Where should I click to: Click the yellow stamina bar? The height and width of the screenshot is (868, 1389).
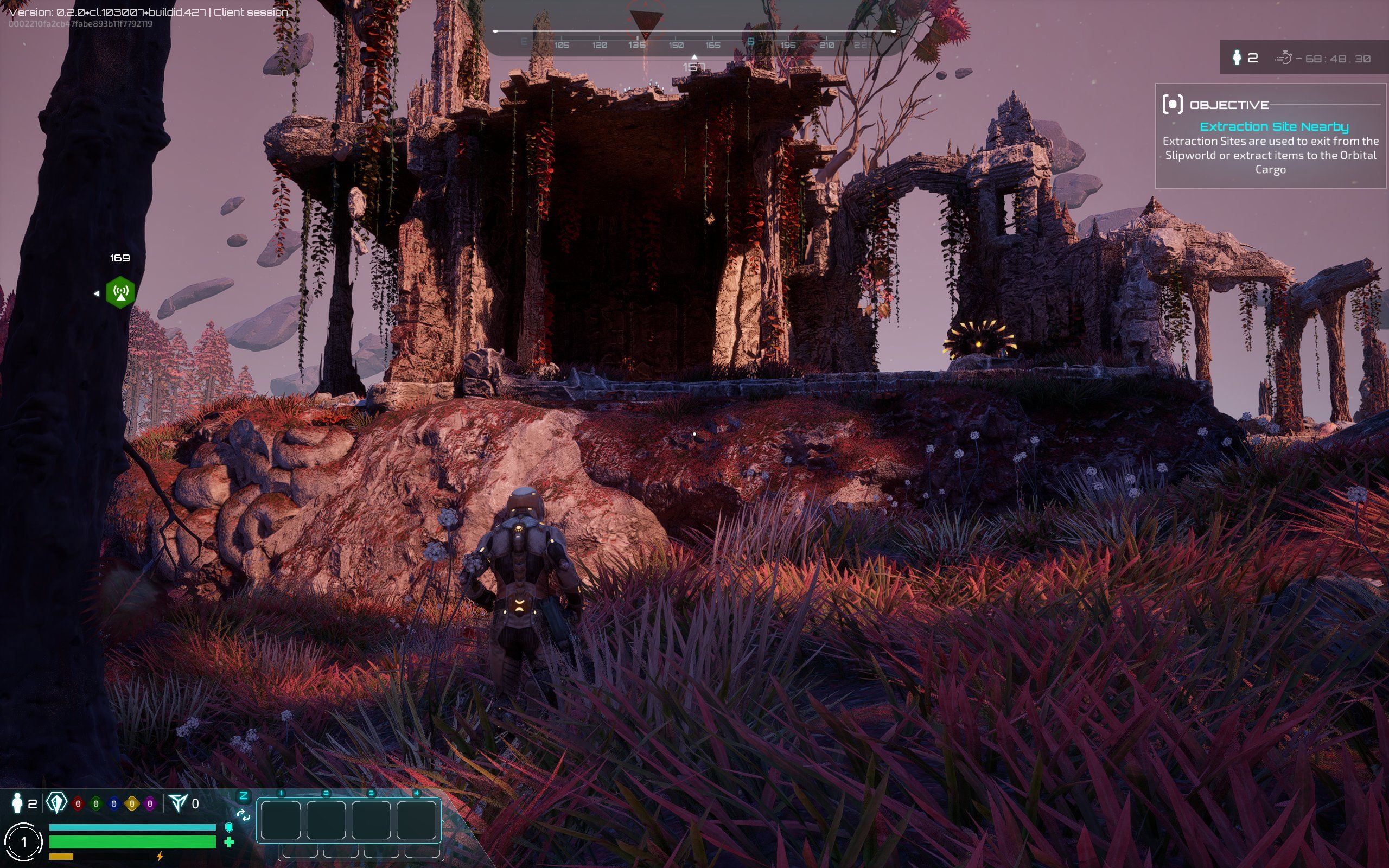click(x=61, y=858)
